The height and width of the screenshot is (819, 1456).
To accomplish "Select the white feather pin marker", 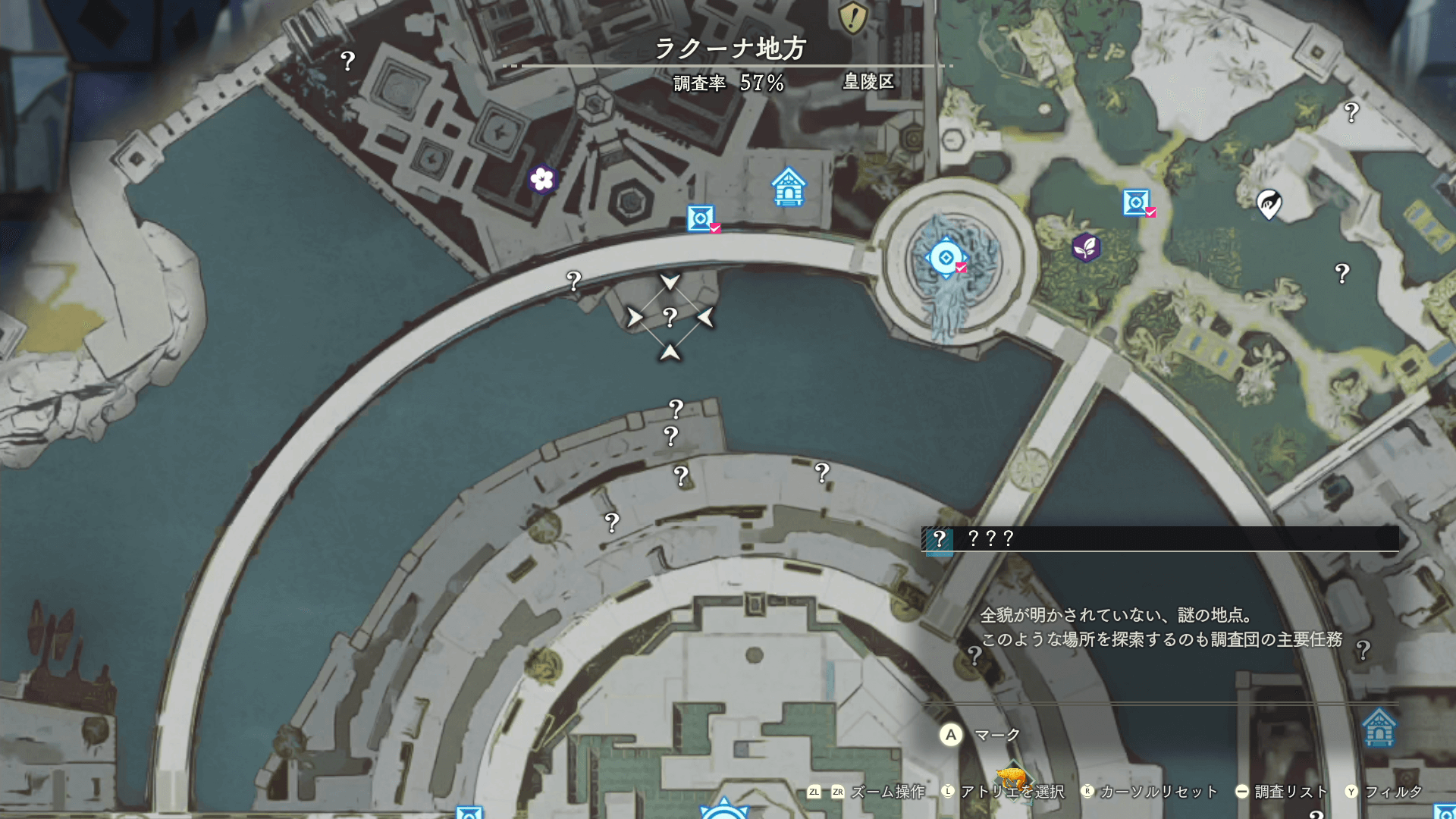I will point(1269,203).
